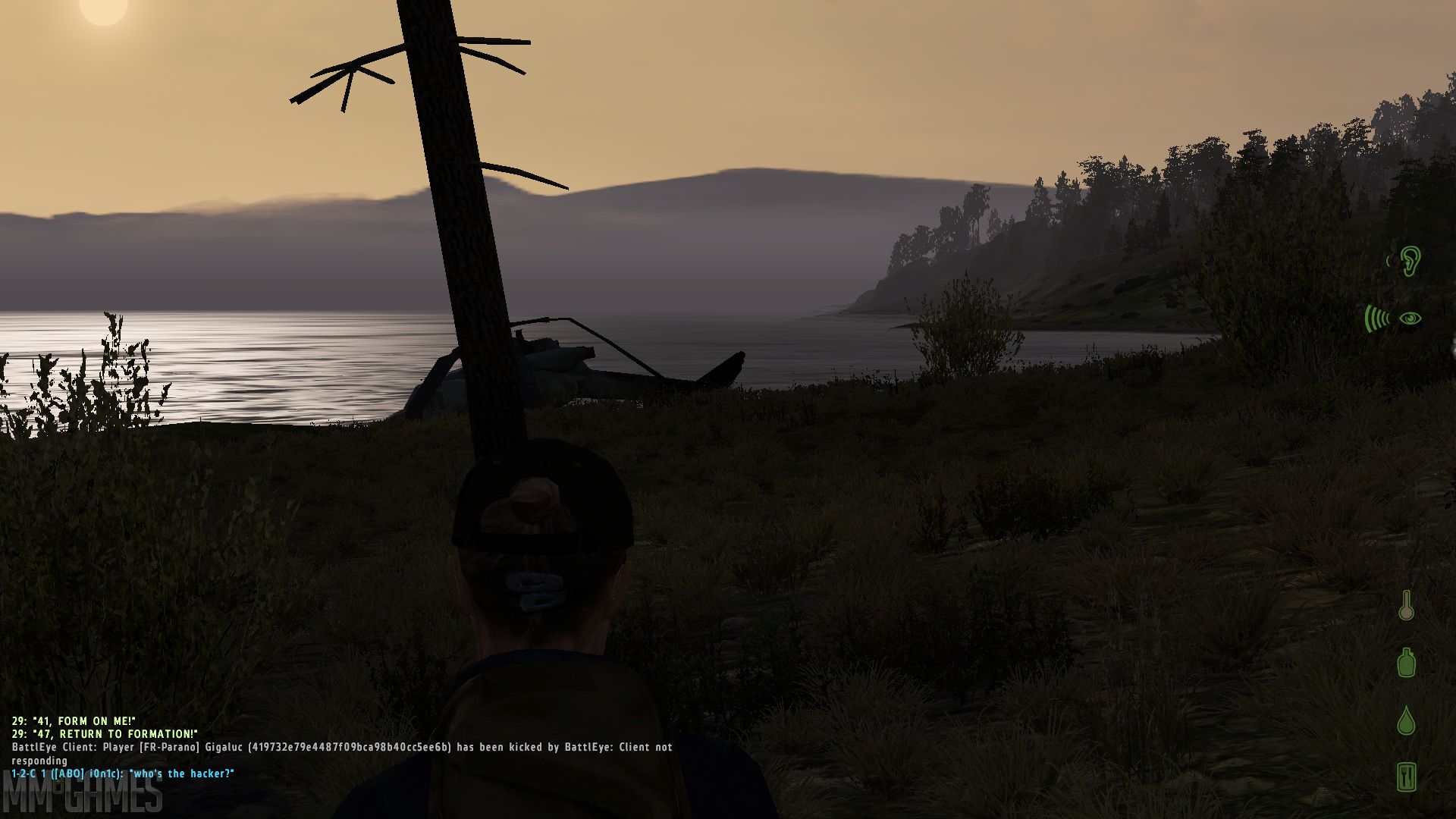The width and height of the screenshot is (1456, 819).
Task: Click the fork and knife hunger icon
Action: pyautogui.click(x=1407, y=777)
